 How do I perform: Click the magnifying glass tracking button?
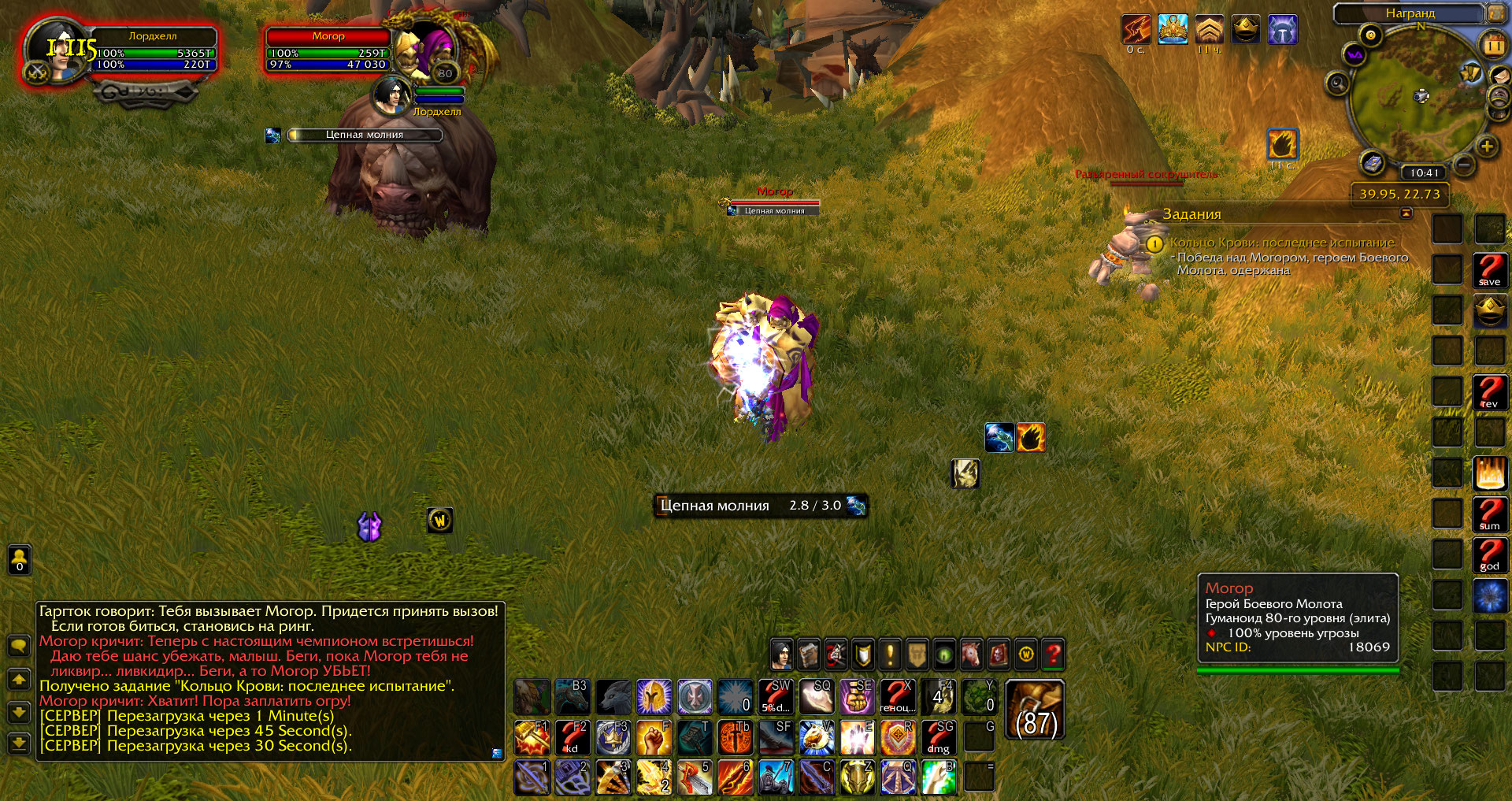[1337, 83]
